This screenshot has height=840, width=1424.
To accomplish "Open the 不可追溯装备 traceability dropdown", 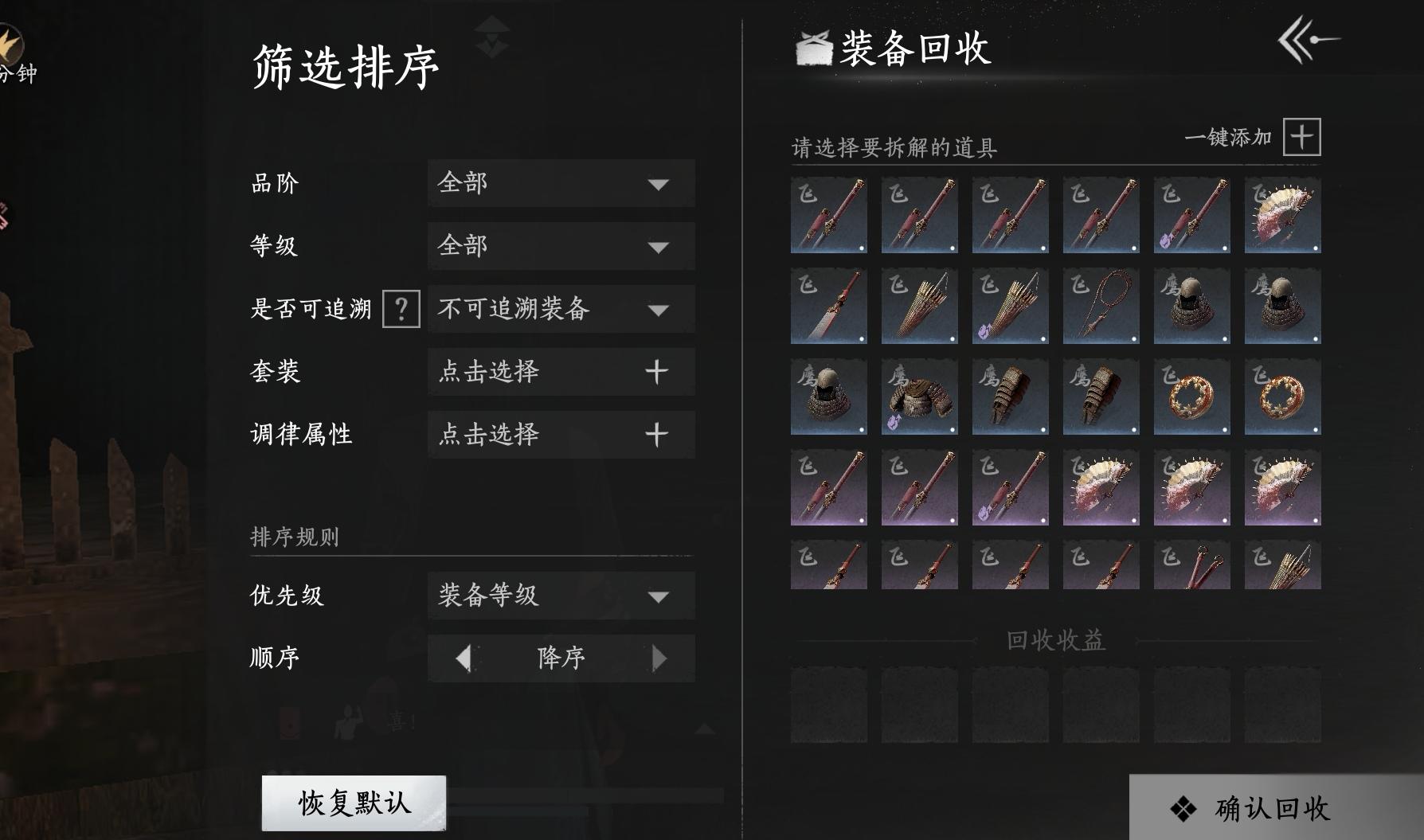I will coord(560,311).
